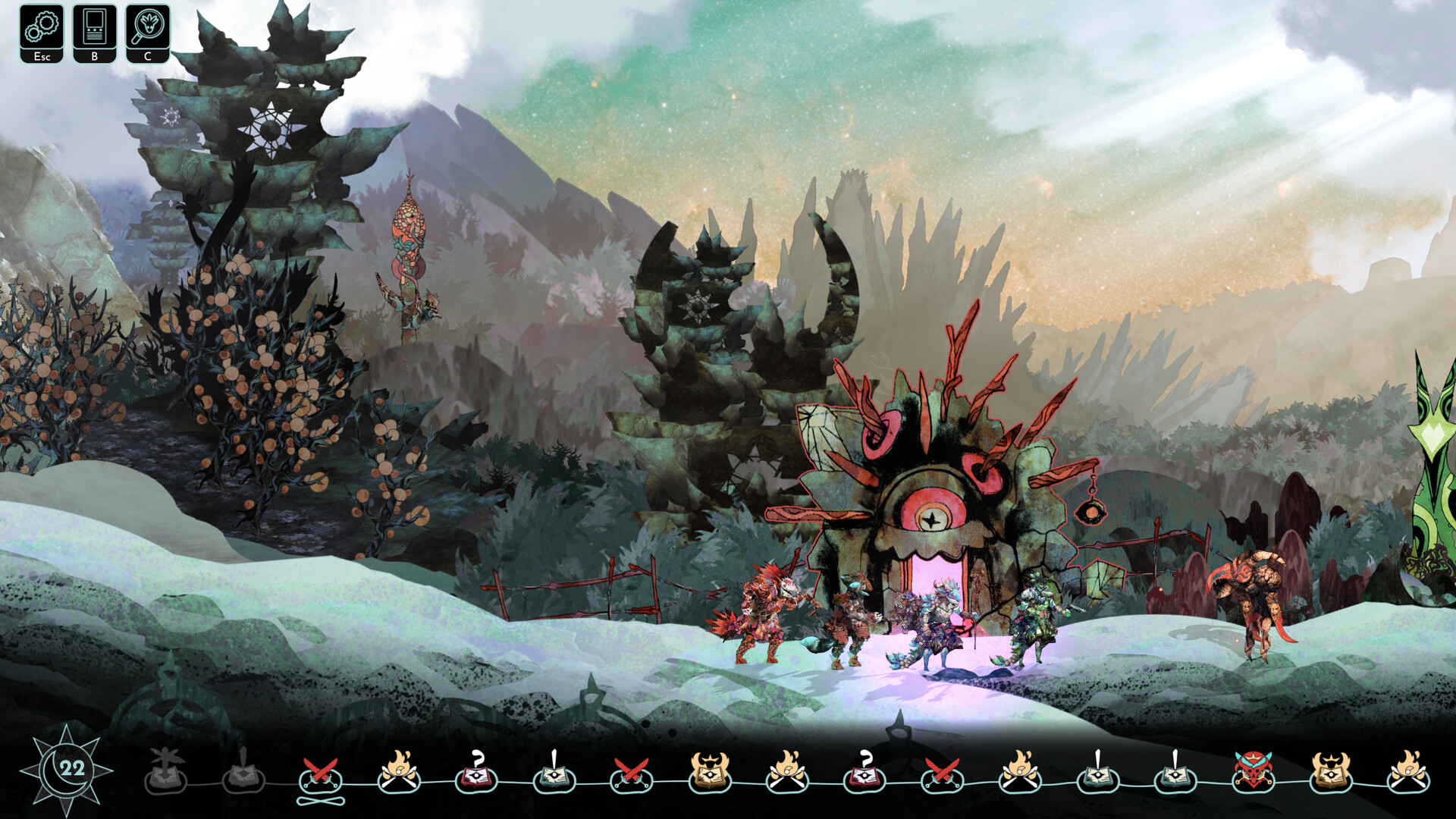Click the second exclamation event node near the end
Screen dimensions: 1456x819
point(1175,777)
